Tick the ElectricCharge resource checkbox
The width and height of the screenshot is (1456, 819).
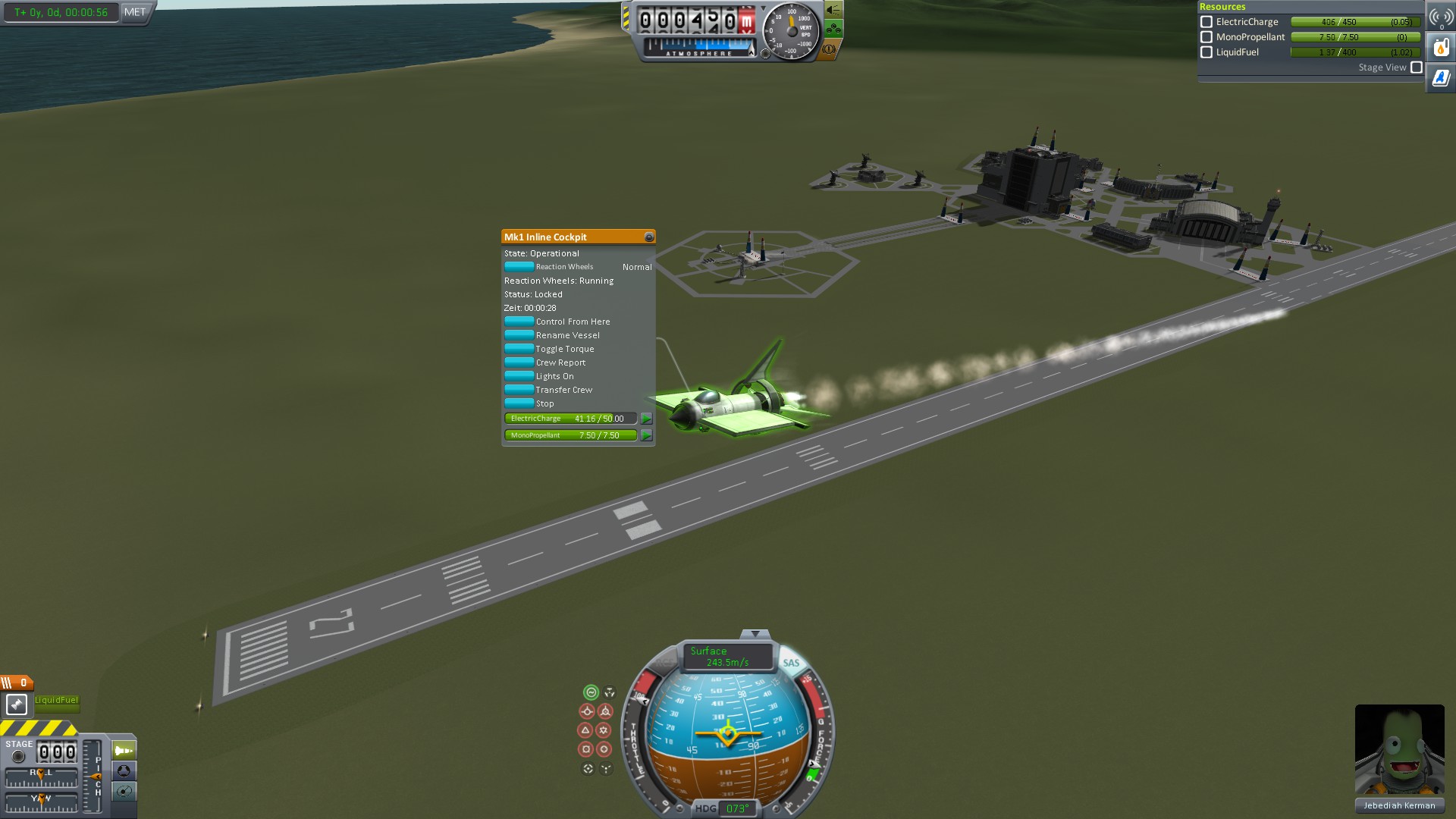[1207, 22]
